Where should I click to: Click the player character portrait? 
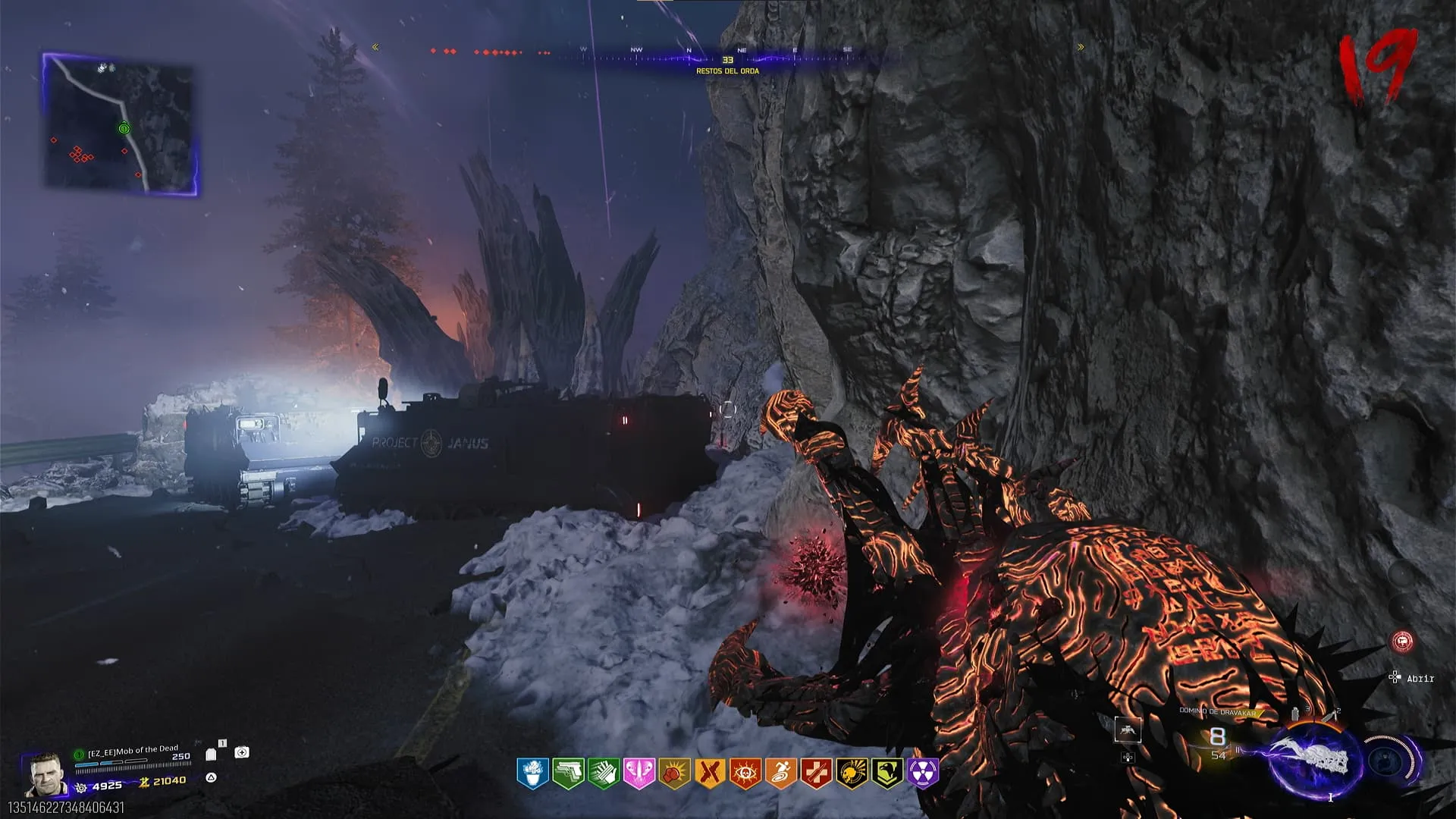pyautogui.click(x=45, y=773)
